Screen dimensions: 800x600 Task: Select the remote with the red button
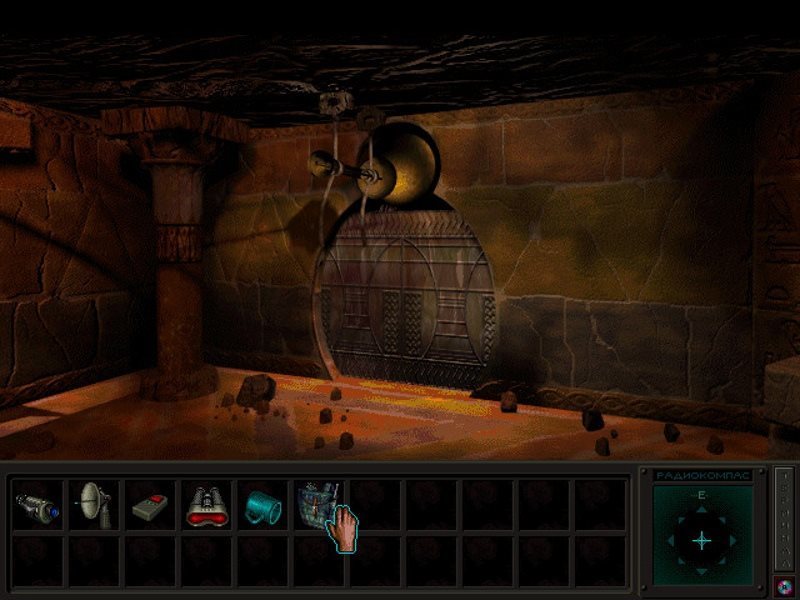tap(151, 505)
